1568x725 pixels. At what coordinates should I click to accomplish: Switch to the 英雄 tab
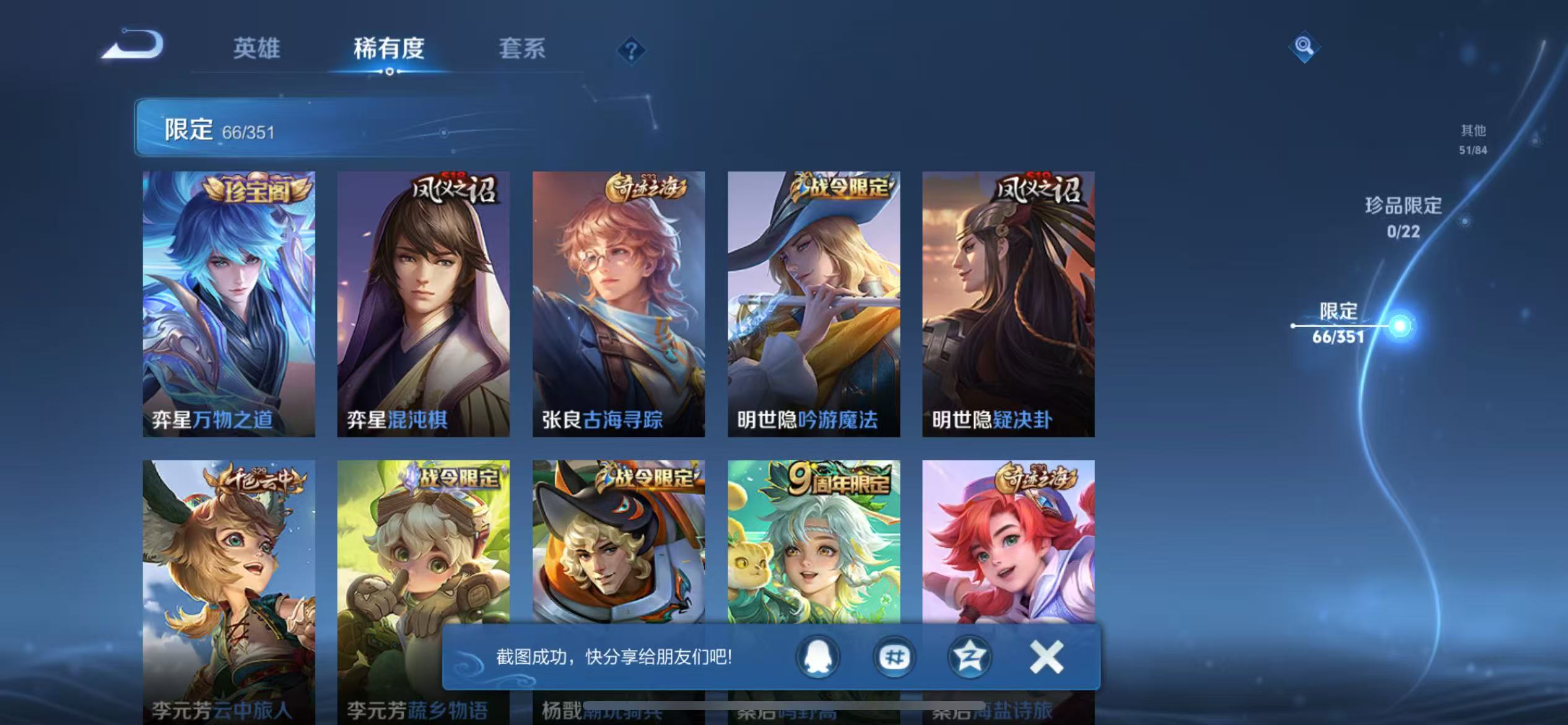pyautogui.click(x=256, y=49)
